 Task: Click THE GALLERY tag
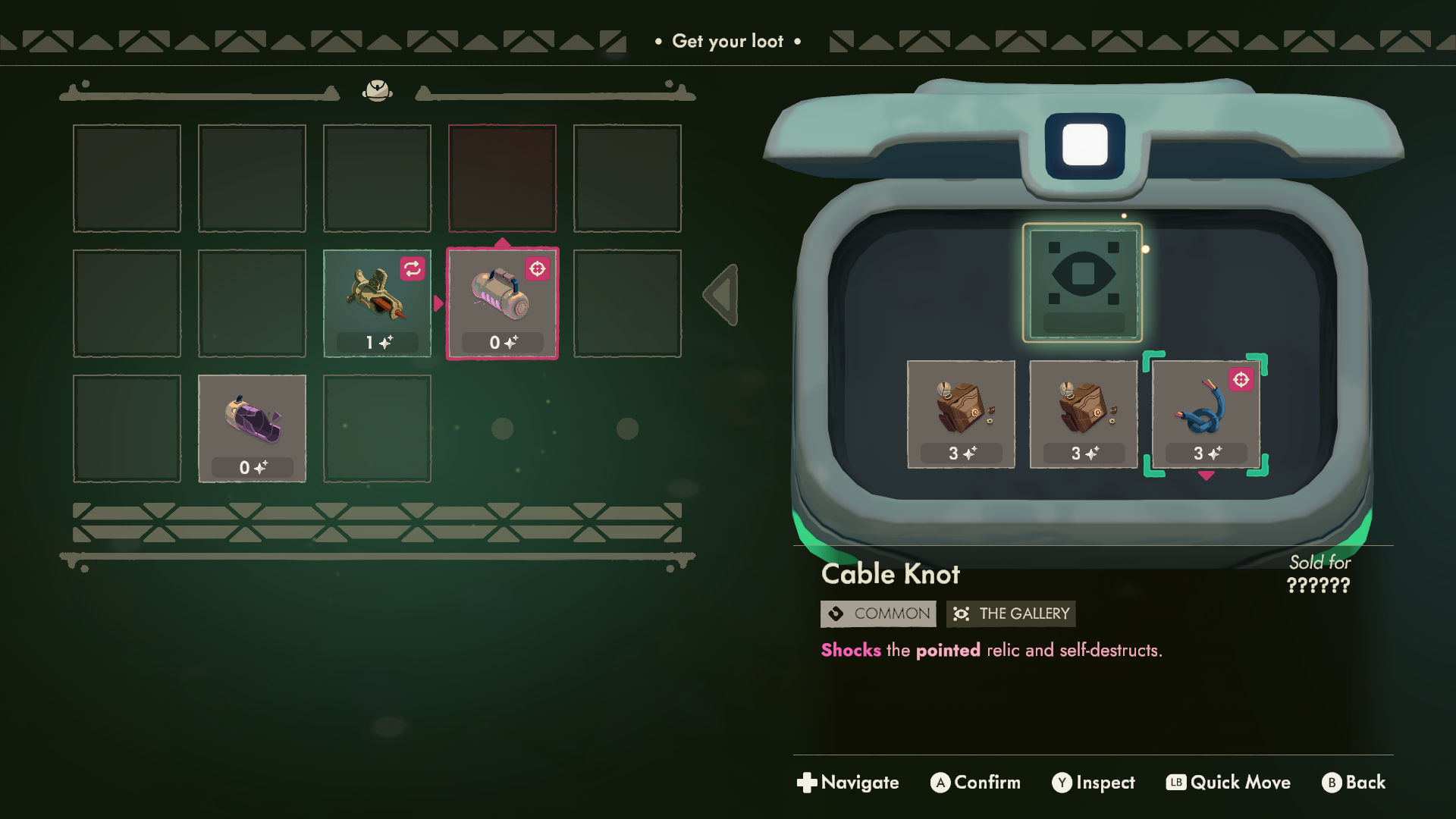pyautogui.click(x=1011, y=613)
